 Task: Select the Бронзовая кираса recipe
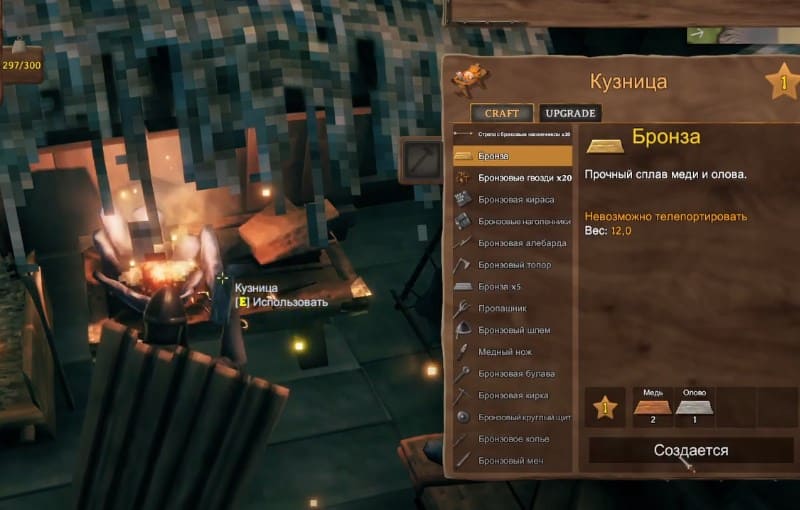coord(512,199)
